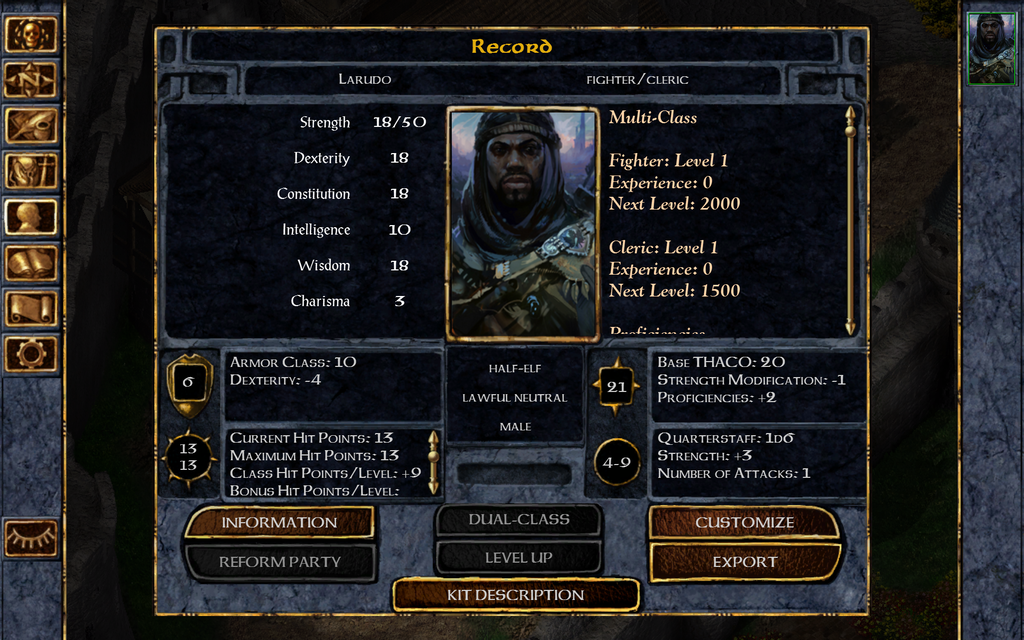Click the hit points scrollbar down arrow

(x=433, y=487)
